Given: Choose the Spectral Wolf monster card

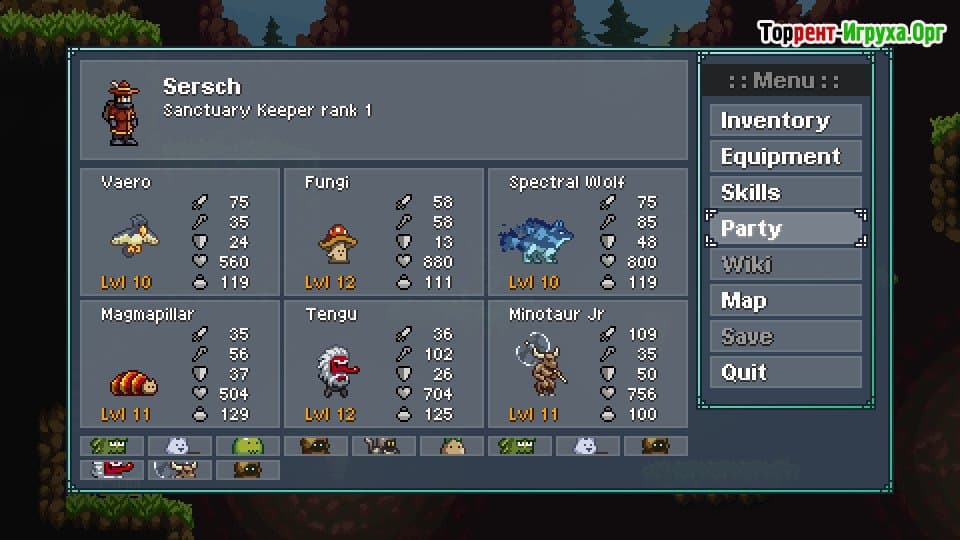Looking at the screenshot, I should [x=587, y=232].
